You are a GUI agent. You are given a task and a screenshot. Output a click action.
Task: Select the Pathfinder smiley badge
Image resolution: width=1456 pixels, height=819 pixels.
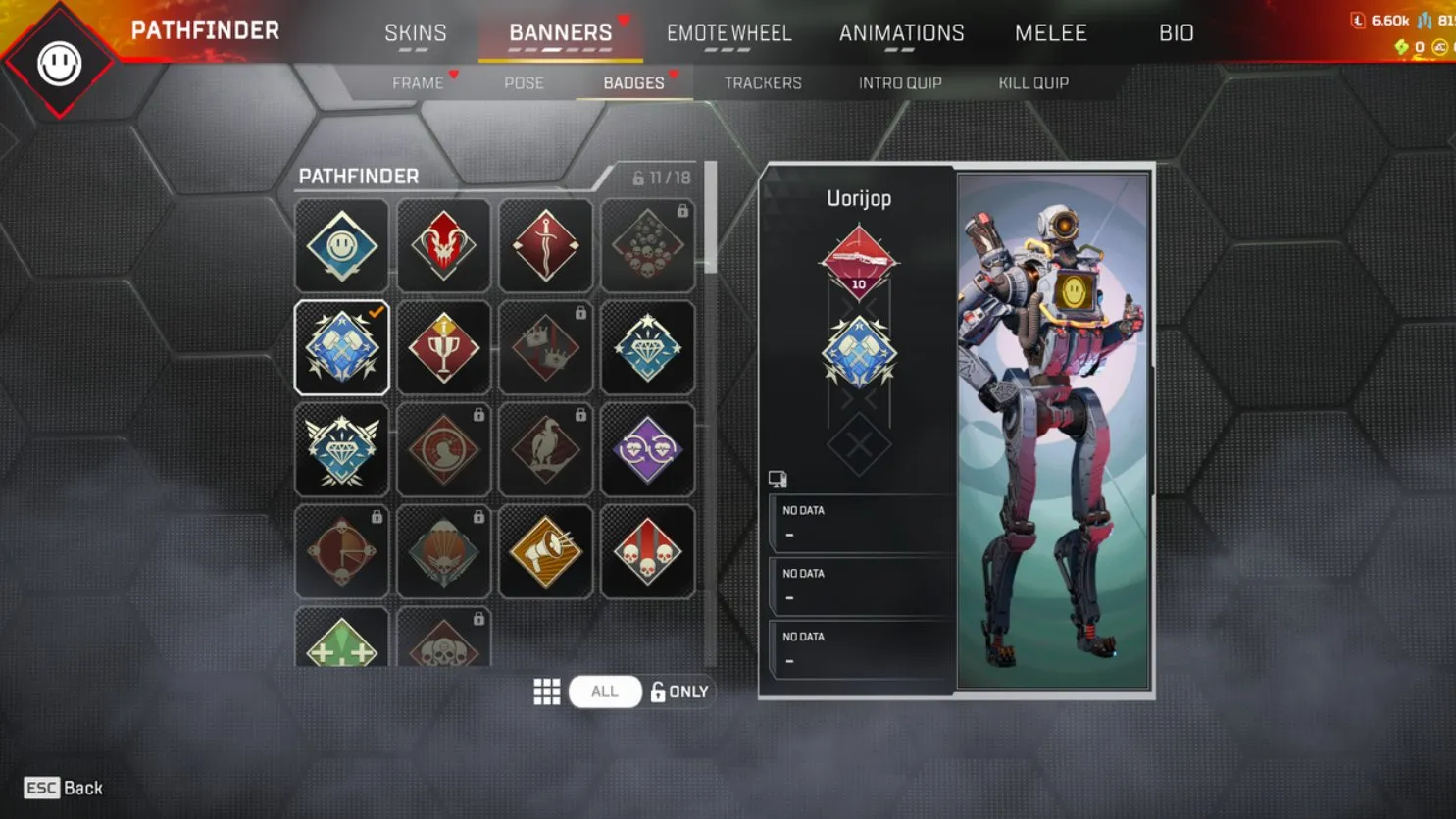(341, 245)
